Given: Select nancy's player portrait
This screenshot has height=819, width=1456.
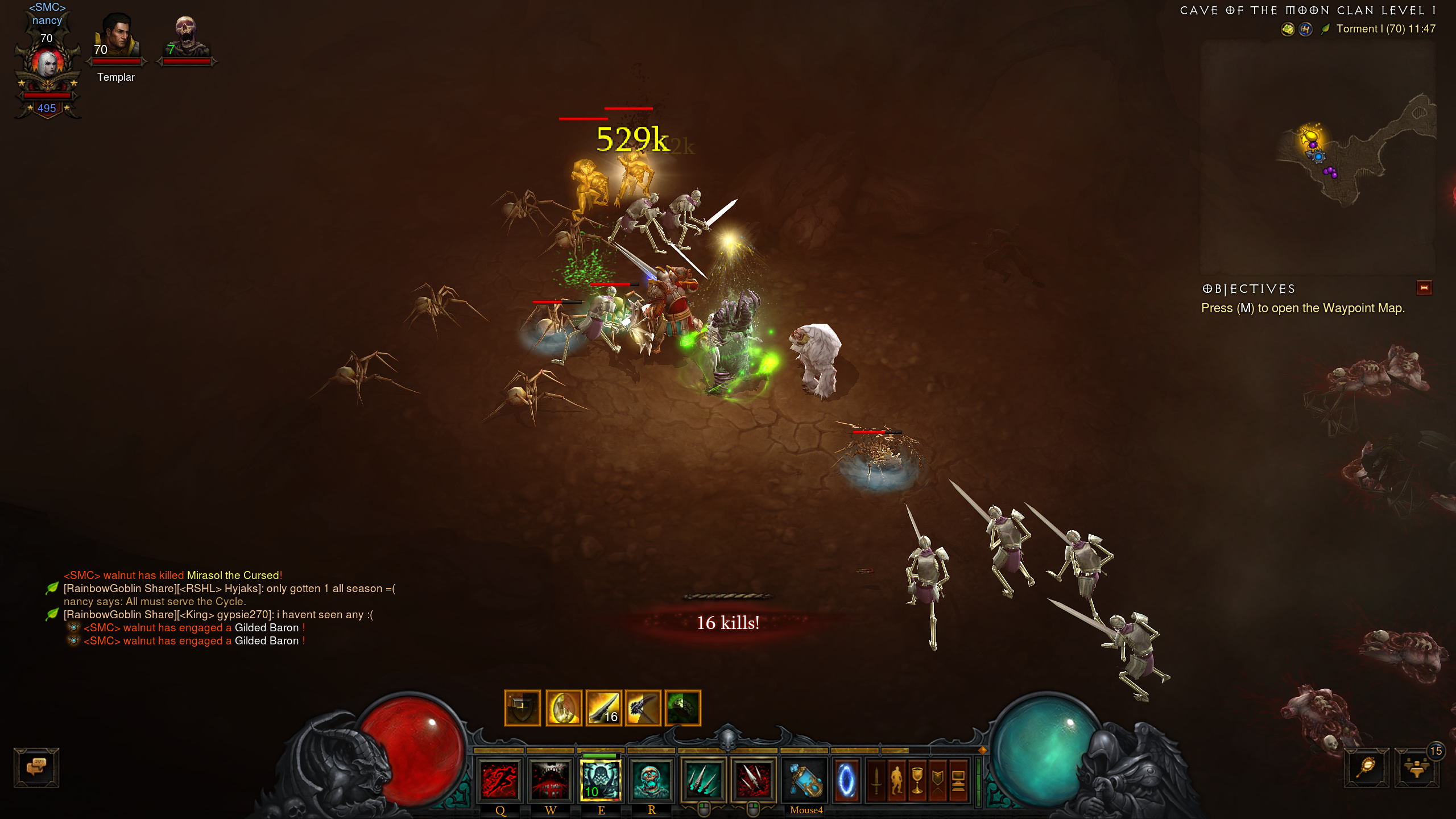Looking at the screenshot, I should [47, 64].
